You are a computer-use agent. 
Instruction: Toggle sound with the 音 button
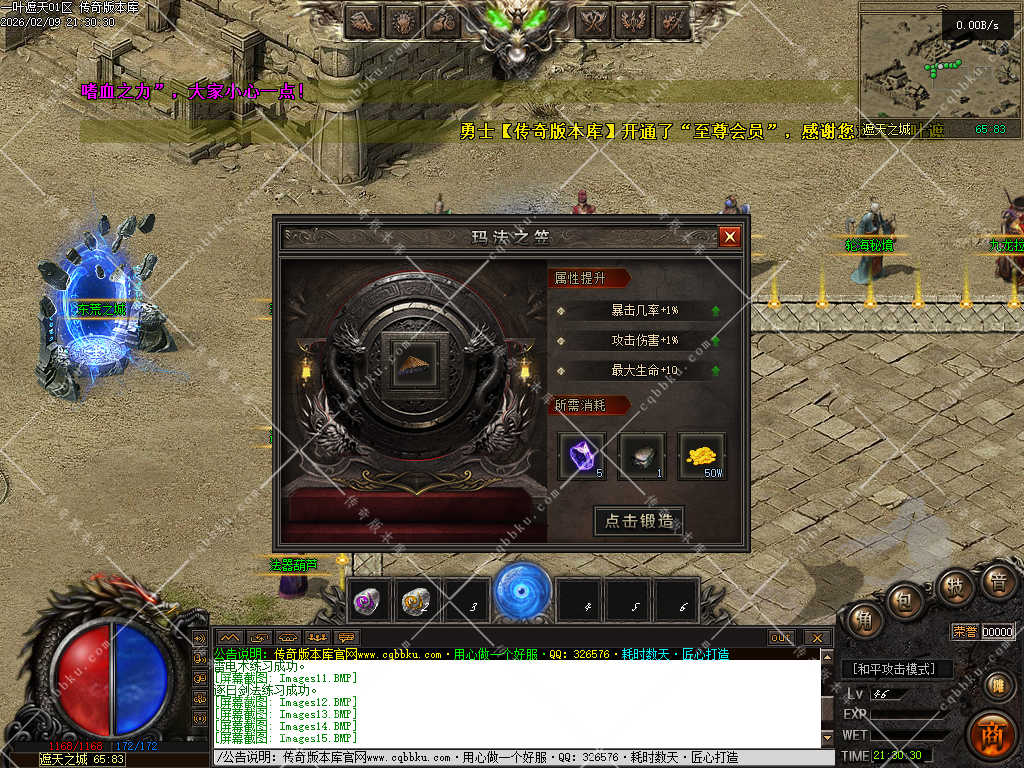point(996,583)
